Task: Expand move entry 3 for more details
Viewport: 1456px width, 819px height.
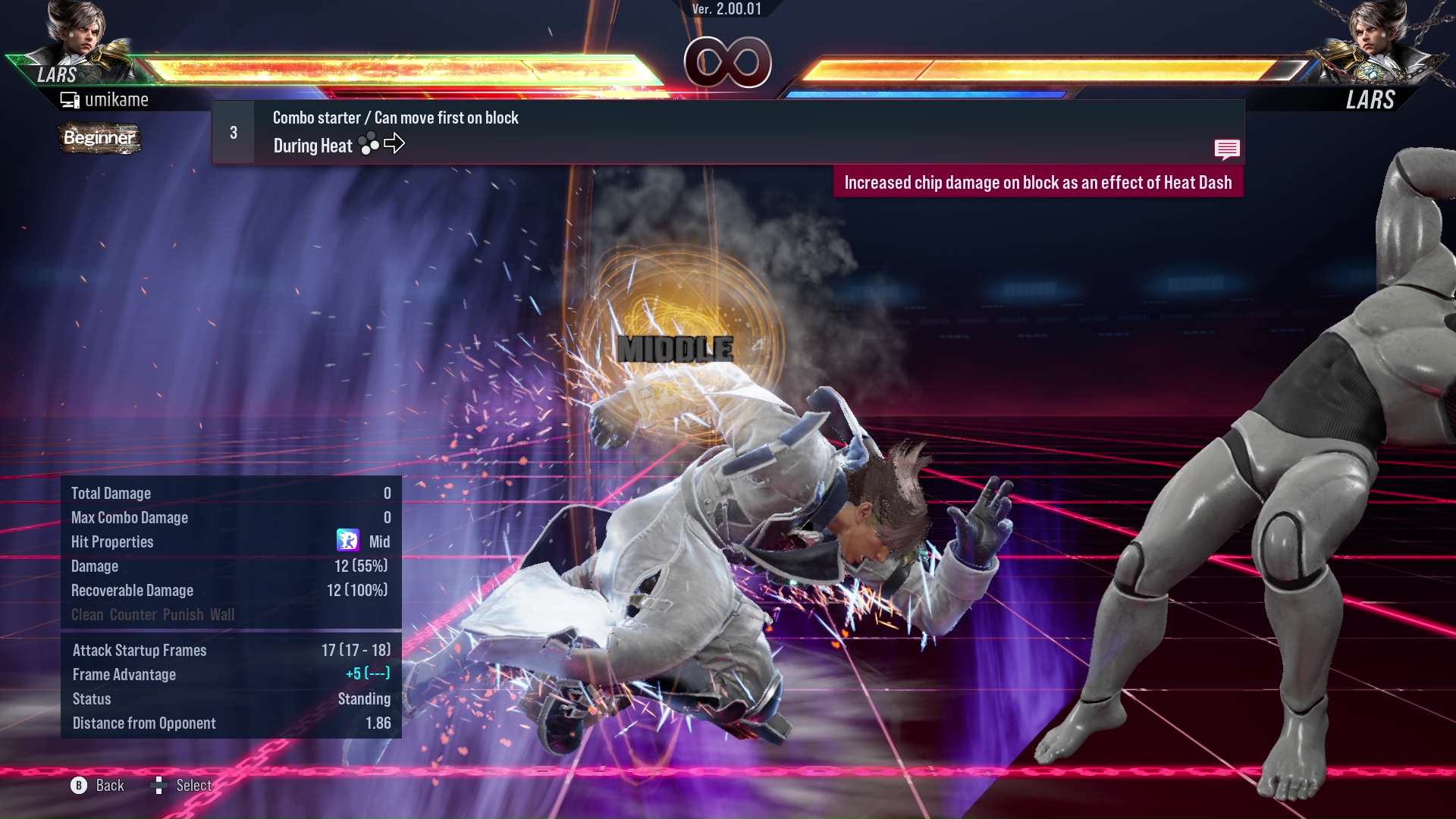Action: 233,131
